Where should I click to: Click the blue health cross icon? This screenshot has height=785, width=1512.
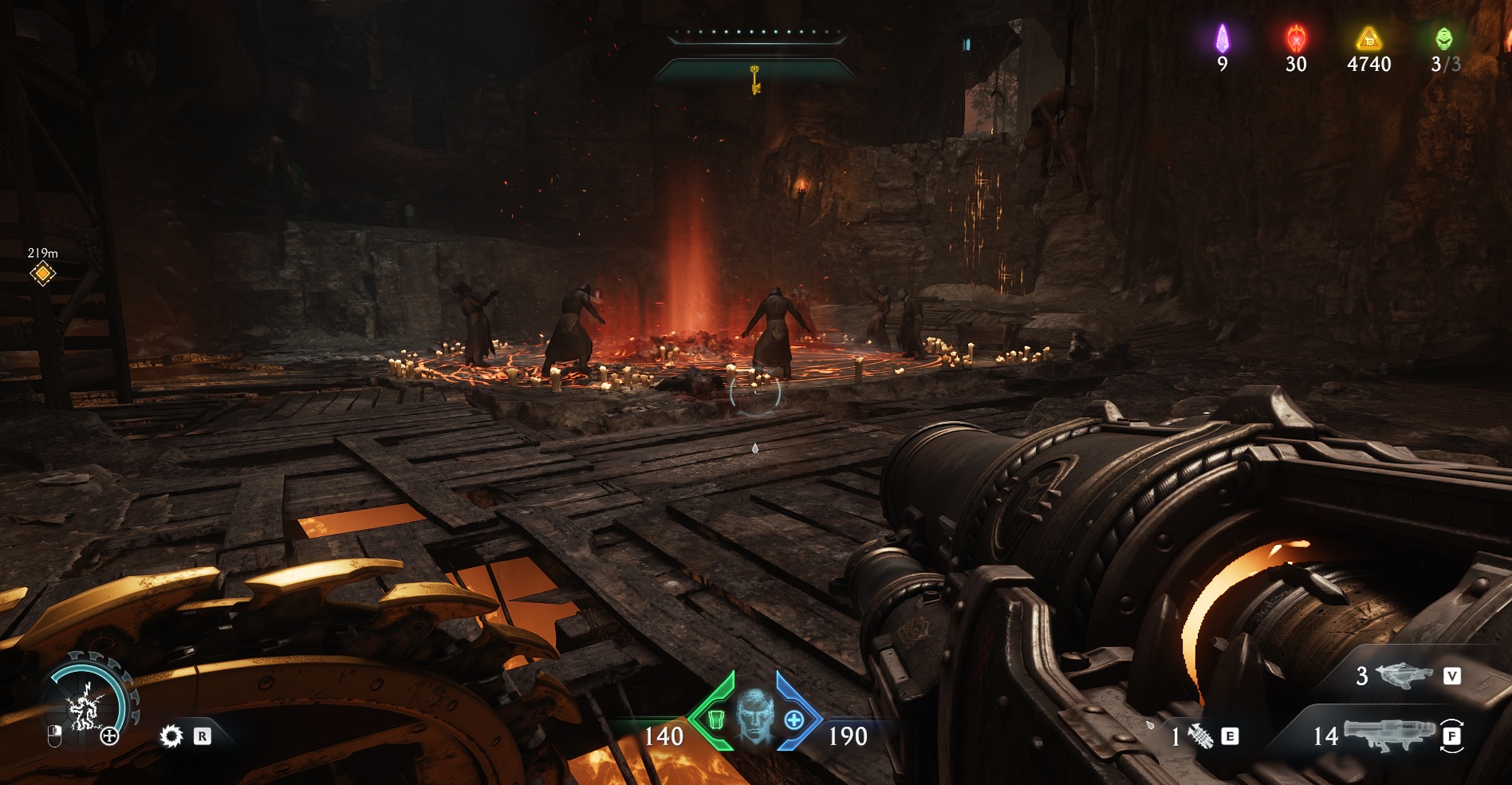793,720
